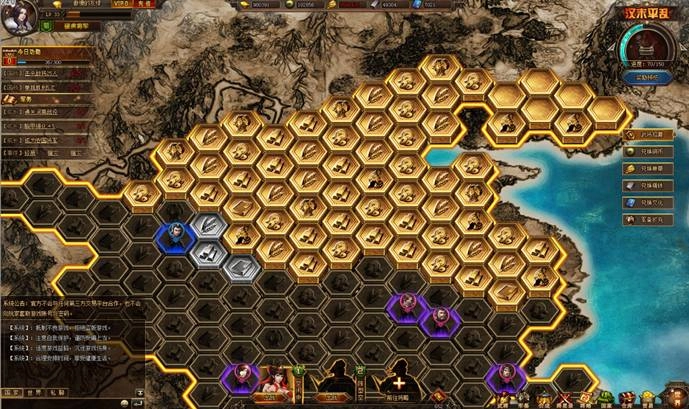Image resolution: width=689 pixels, height=409 pixels.
Task: Open the player avatar portrait
Action: (20, 18)
